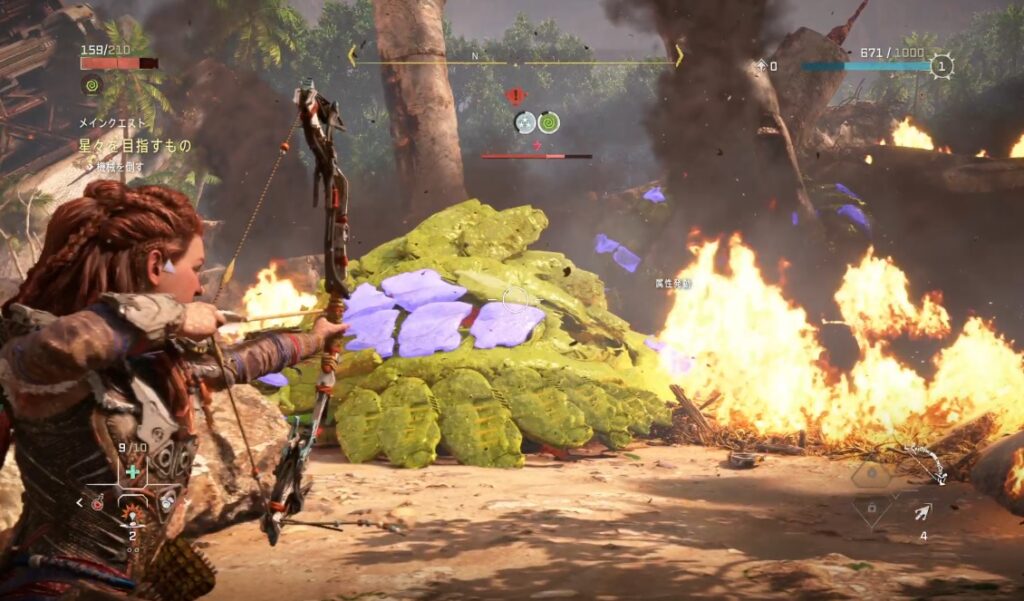Select the orange explosive trap tool

click(x=132, y=514)
